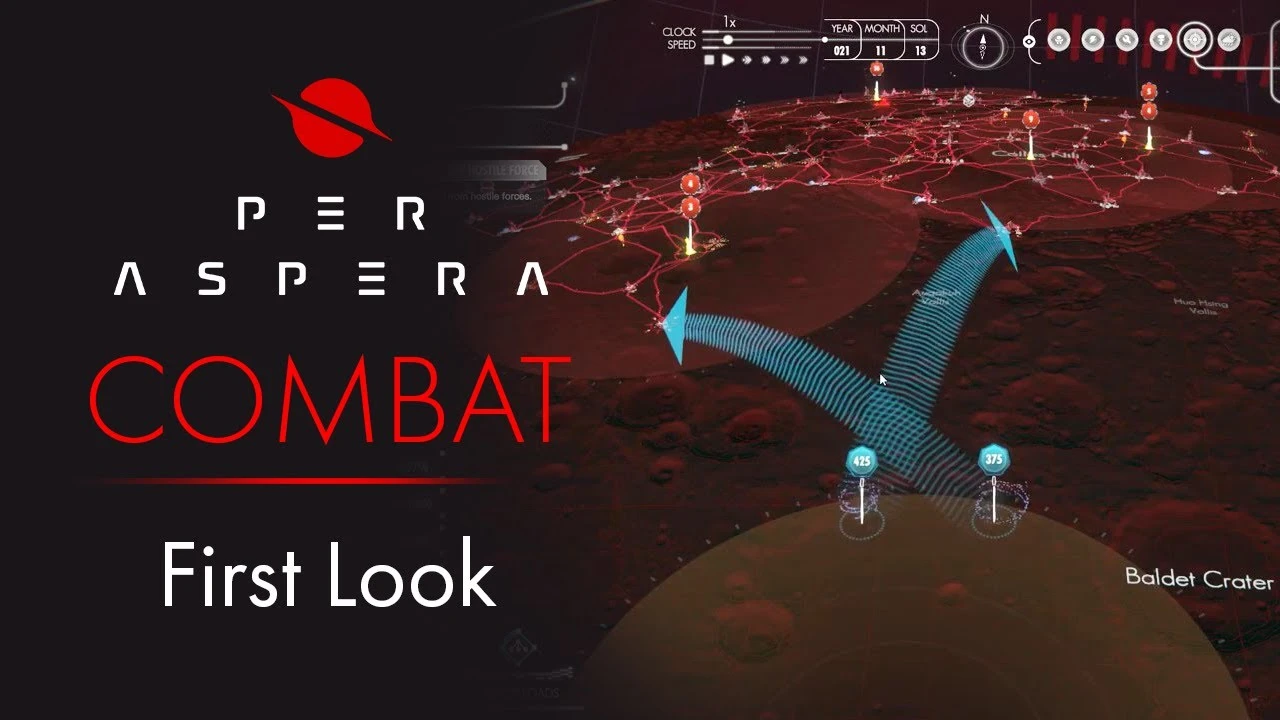Screen dimensions: 1280x720
Task: Click the eye-shaped overlay toggle icon
Action: (1029, 41)
